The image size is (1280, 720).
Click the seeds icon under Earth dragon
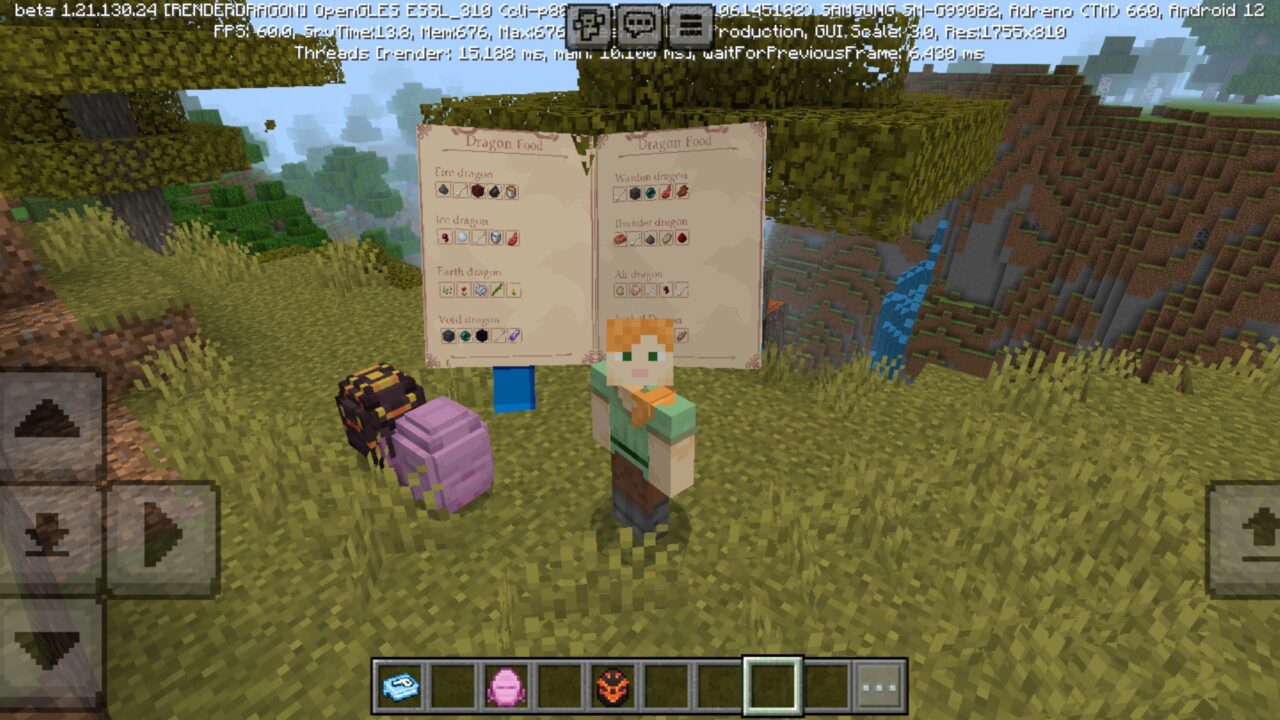point(444,289)
